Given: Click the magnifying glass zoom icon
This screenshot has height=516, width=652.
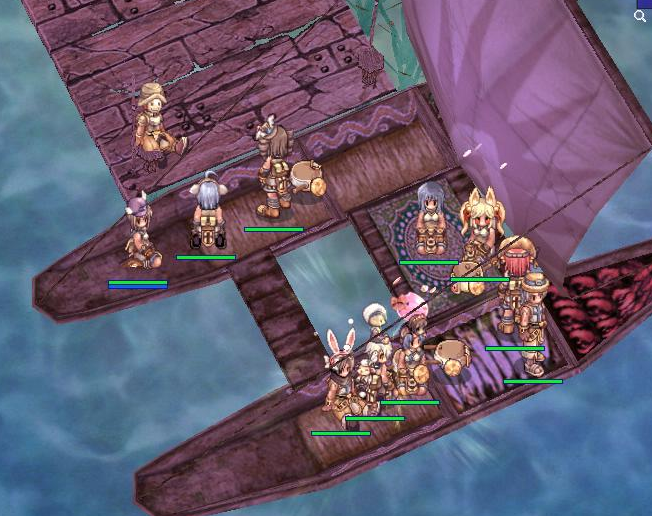Looking at the screenshot, I should 640,16.
